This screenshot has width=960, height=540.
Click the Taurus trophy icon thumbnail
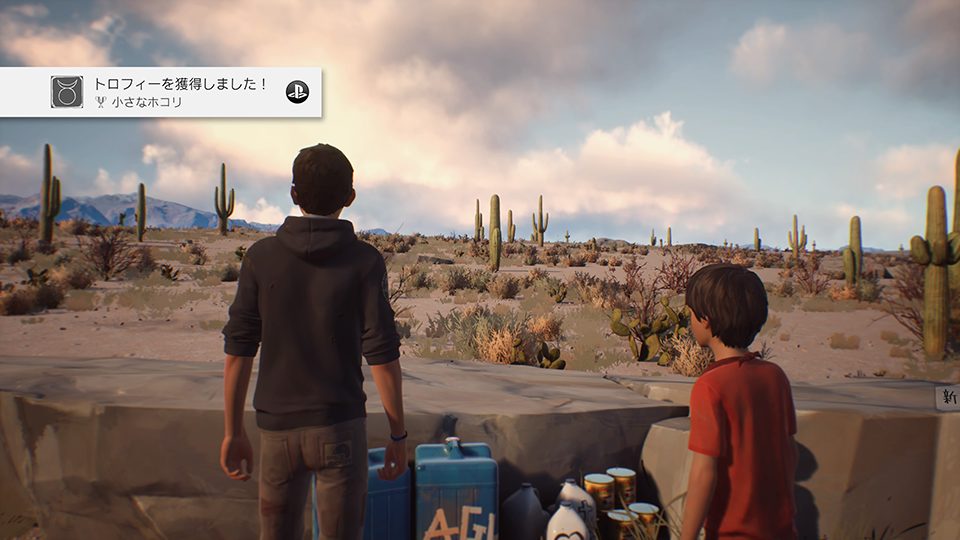click(67, 92)
